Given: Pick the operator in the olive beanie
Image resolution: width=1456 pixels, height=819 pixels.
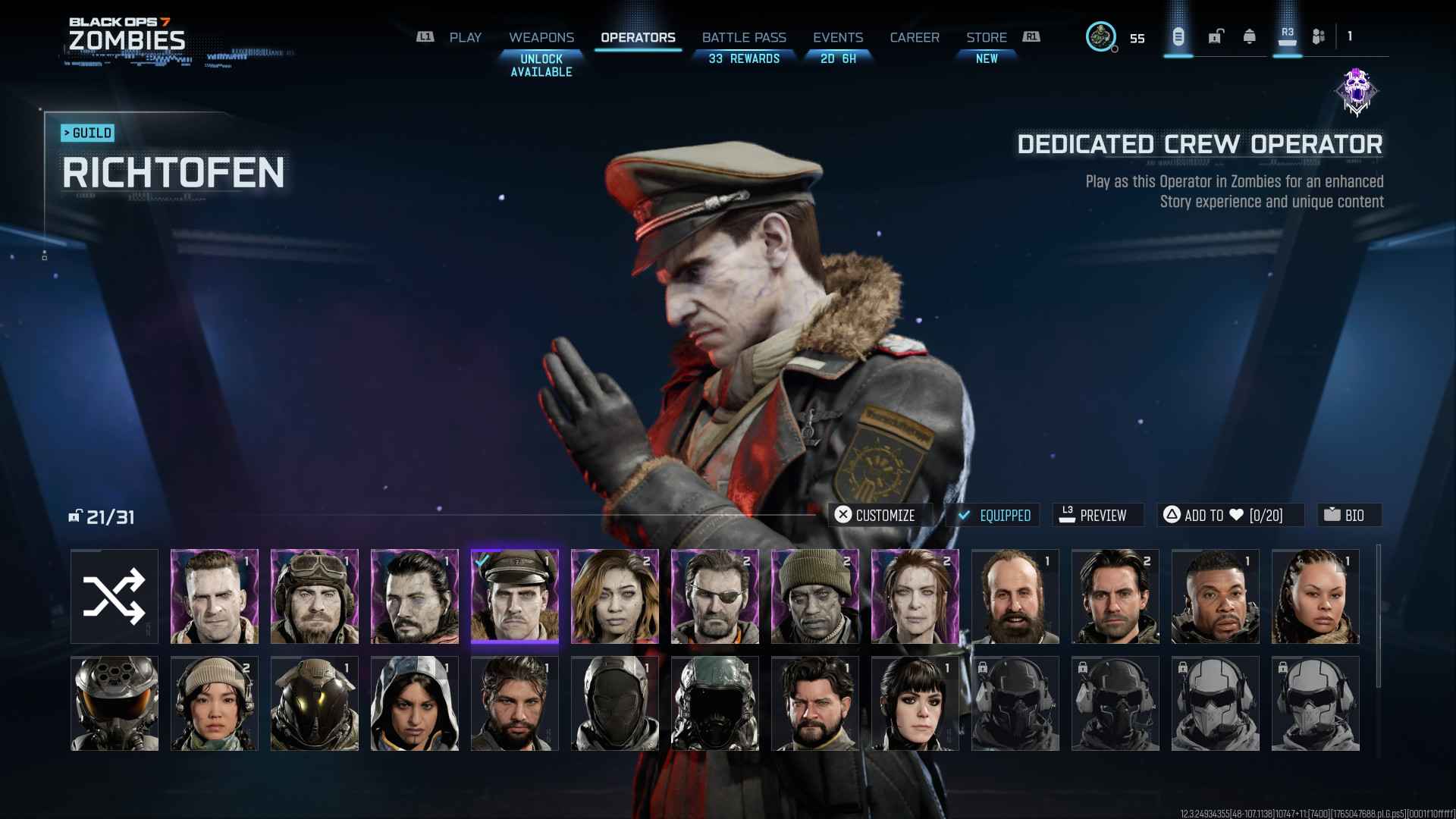Looking at the screenshot, I should [x=815, y=597].
